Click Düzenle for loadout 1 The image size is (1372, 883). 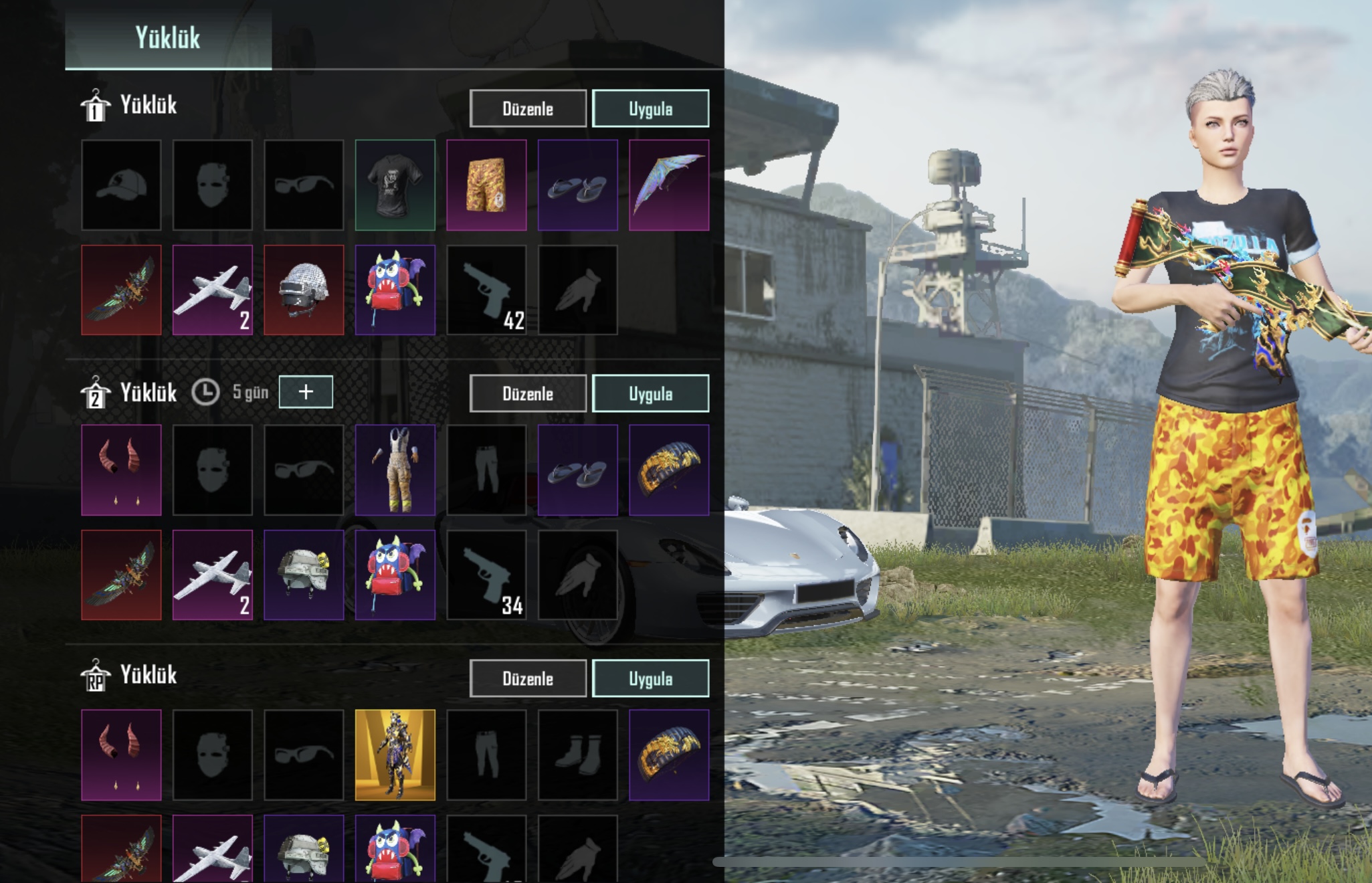pos(528,109)
